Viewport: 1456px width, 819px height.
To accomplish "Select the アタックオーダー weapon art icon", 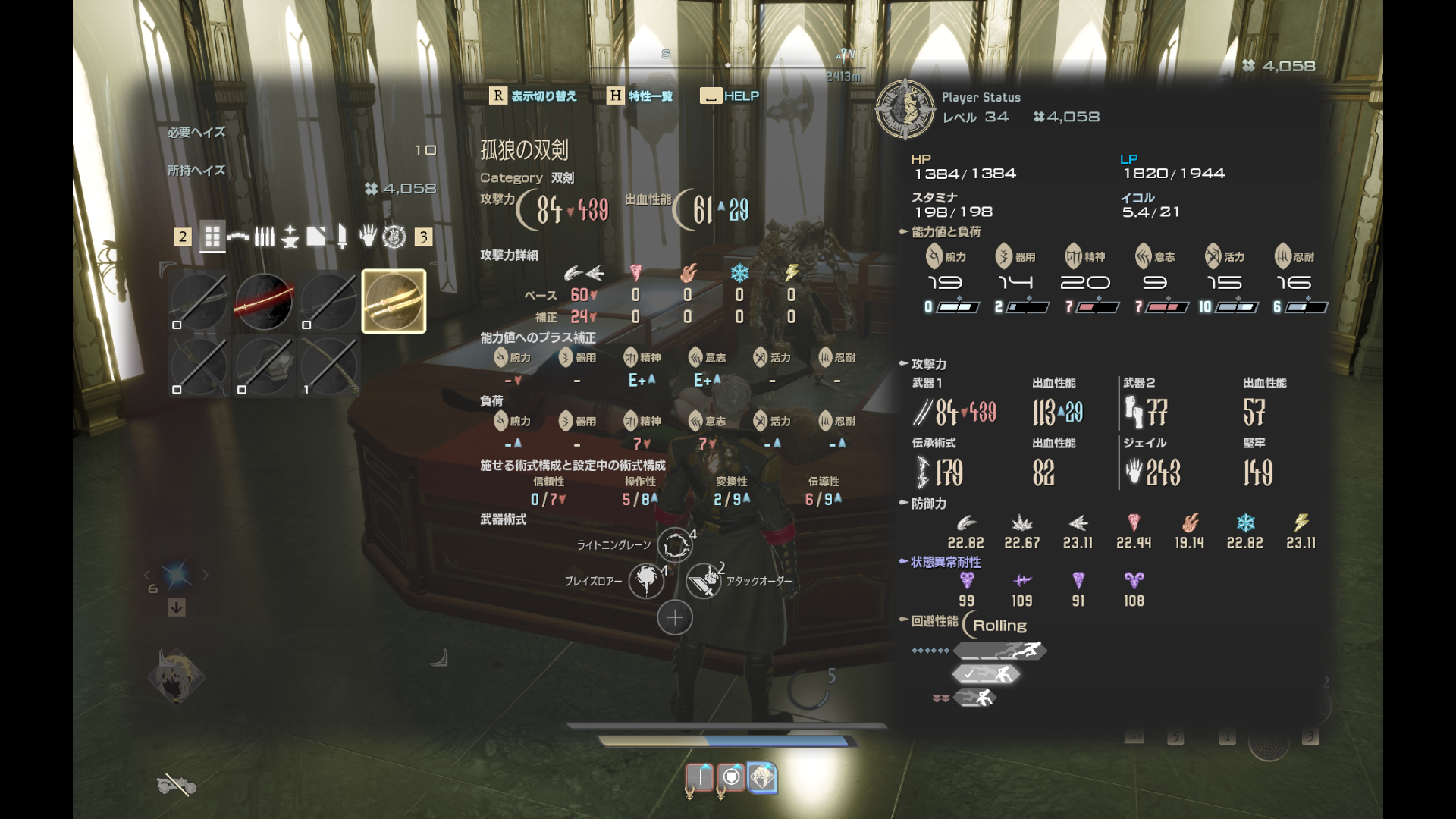I will coord(703,581).
